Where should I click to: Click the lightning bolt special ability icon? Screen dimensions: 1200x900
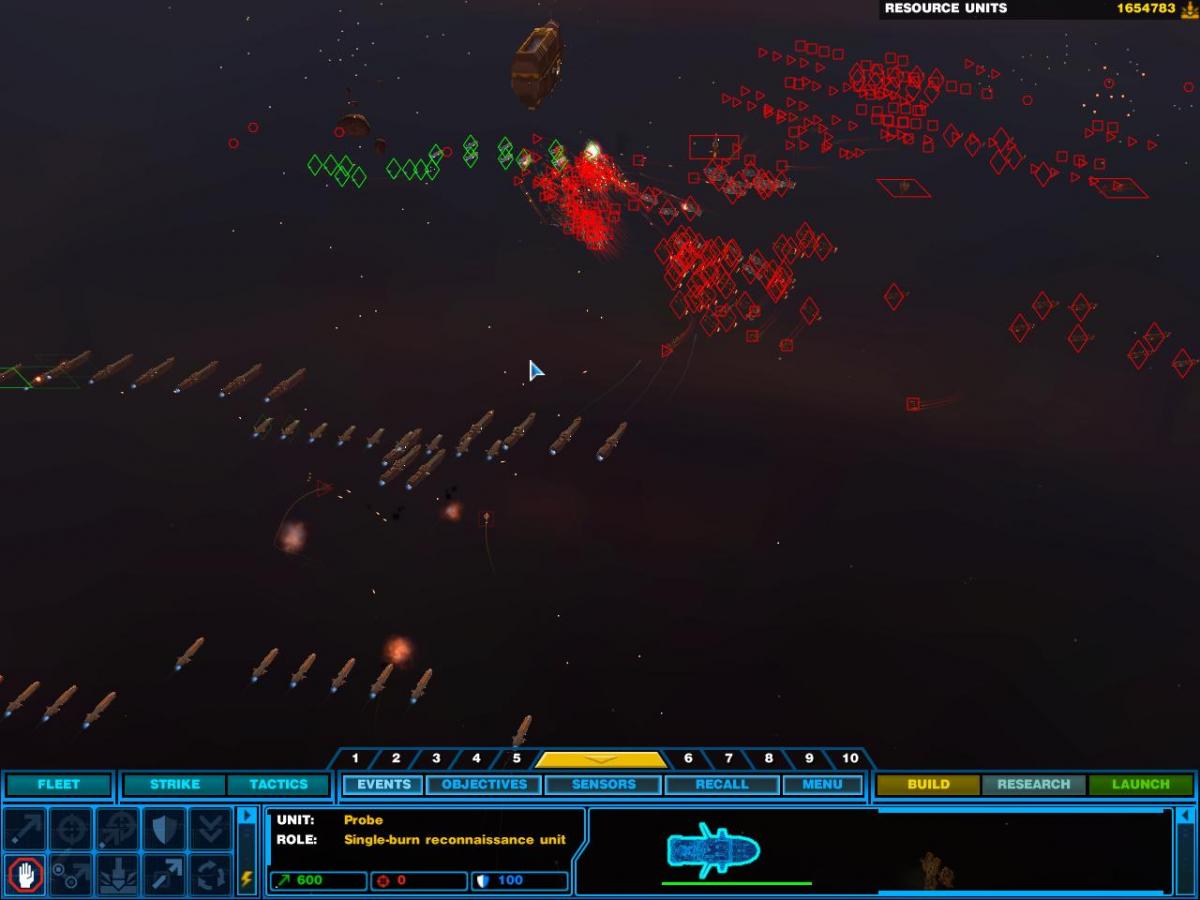[x=247, y=879]
